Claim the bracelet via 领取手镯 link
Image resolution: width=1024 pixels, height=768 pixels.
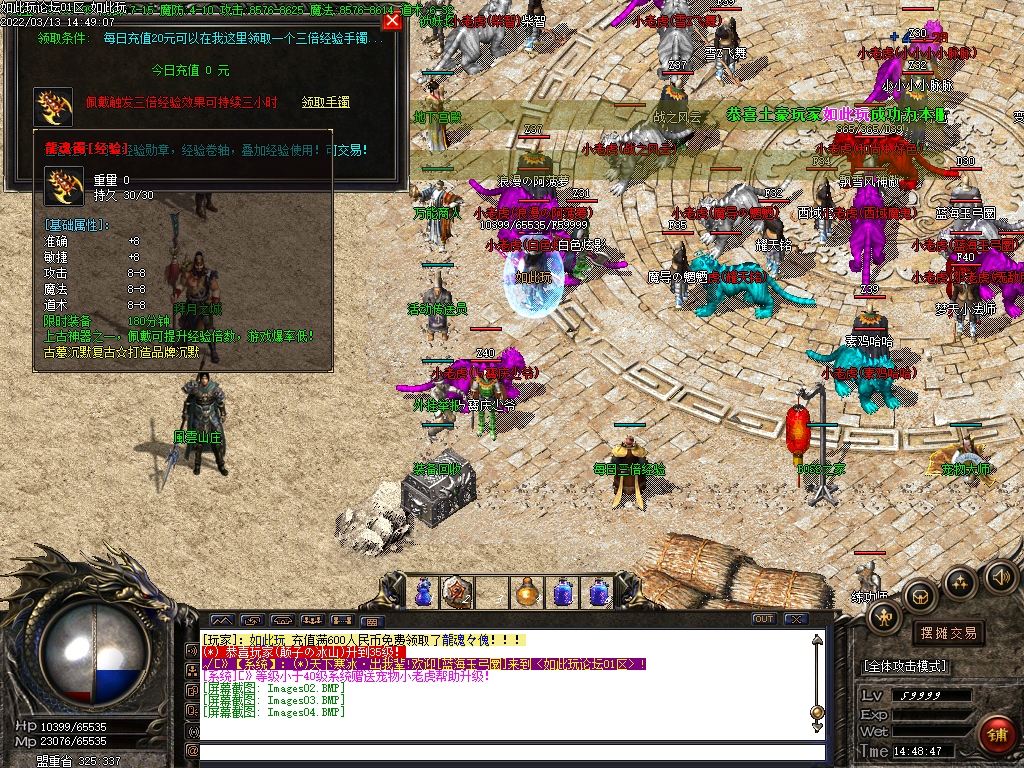click(325, 102)
